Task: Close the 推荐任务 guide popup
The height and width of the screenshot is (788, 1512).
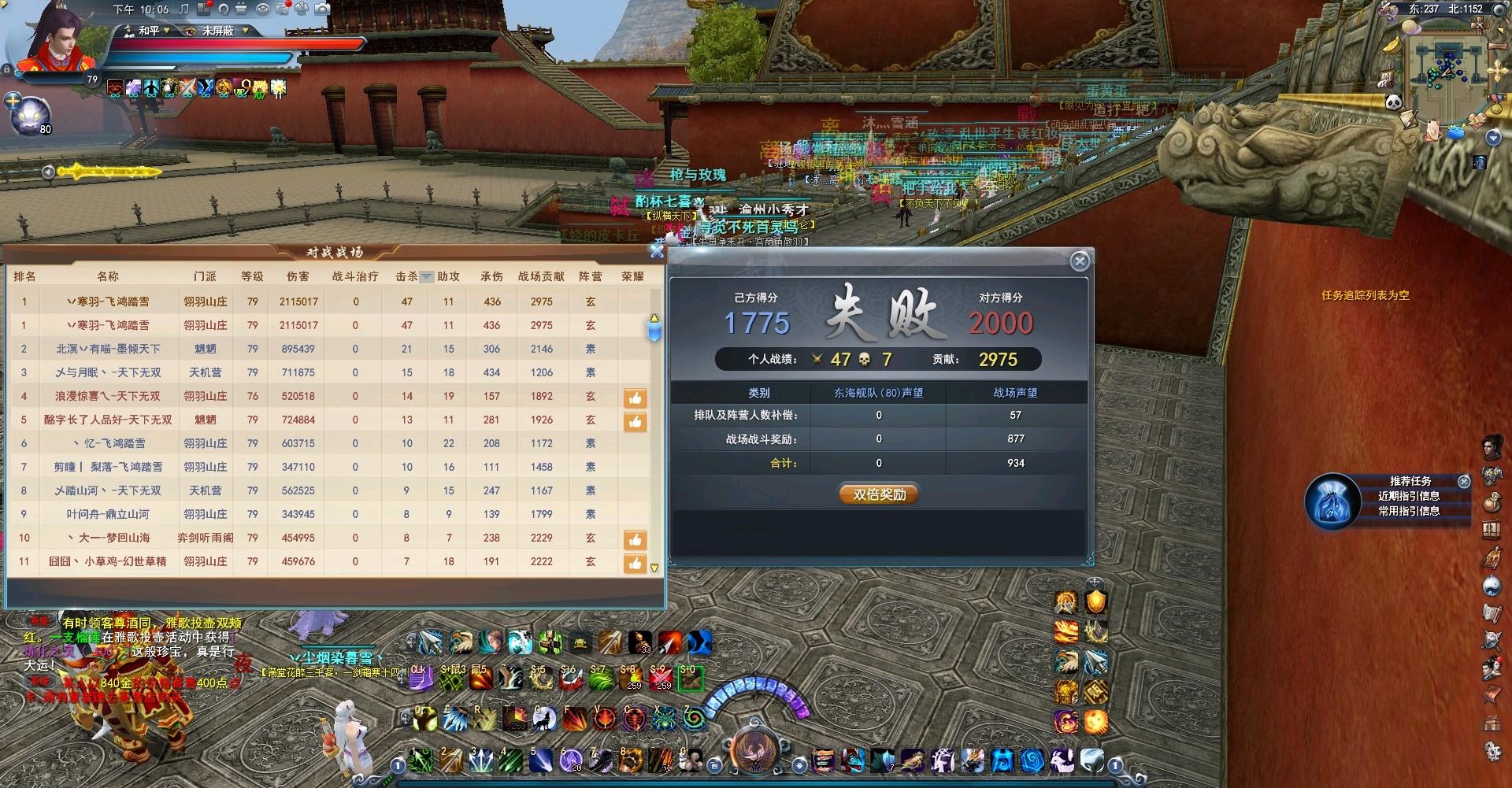Action: [1464, 481]
